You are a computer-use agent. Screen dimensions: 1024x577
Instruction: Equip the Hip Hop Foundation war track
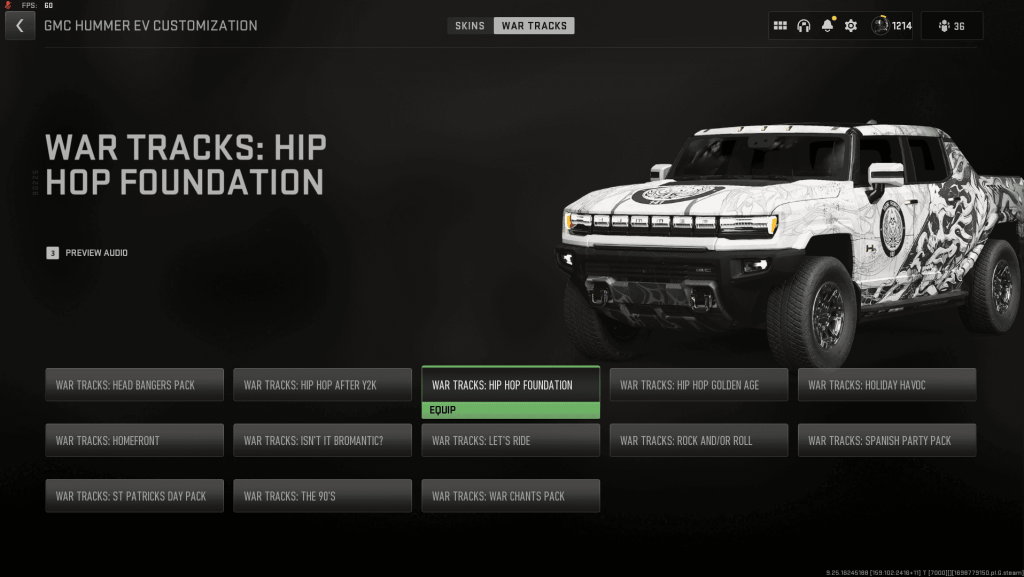pyautogui.click(x=510, y=410)
